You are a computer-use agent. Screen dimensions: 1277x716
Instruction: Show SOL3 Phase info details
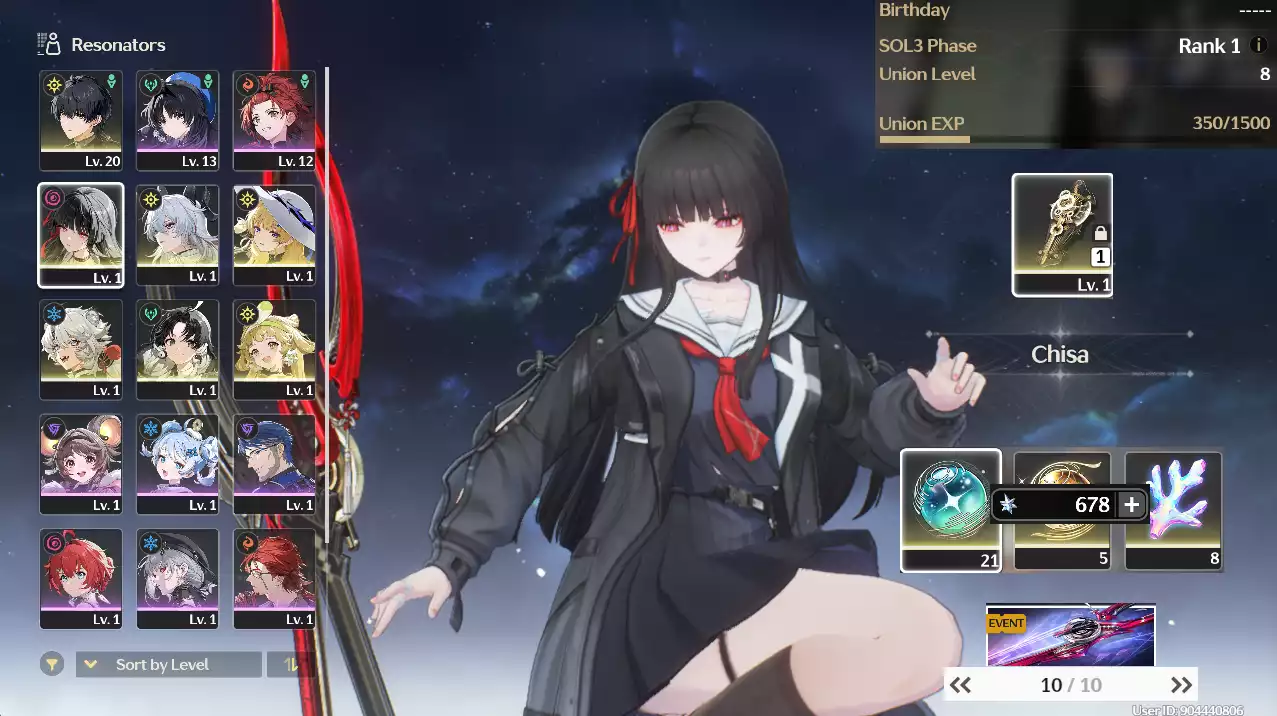(1260, 46)
